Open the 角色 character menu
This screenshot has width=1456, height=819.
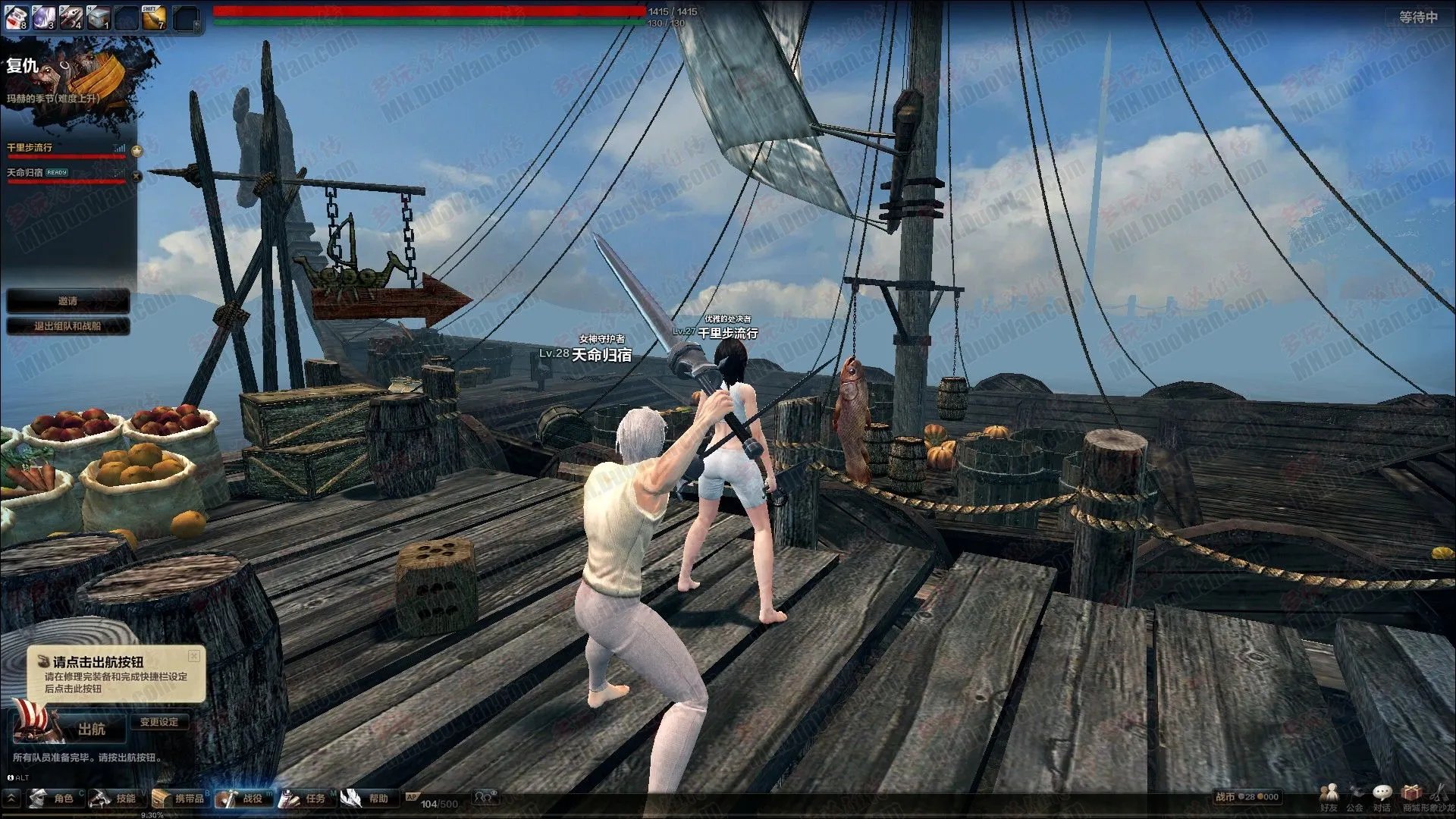53,799
